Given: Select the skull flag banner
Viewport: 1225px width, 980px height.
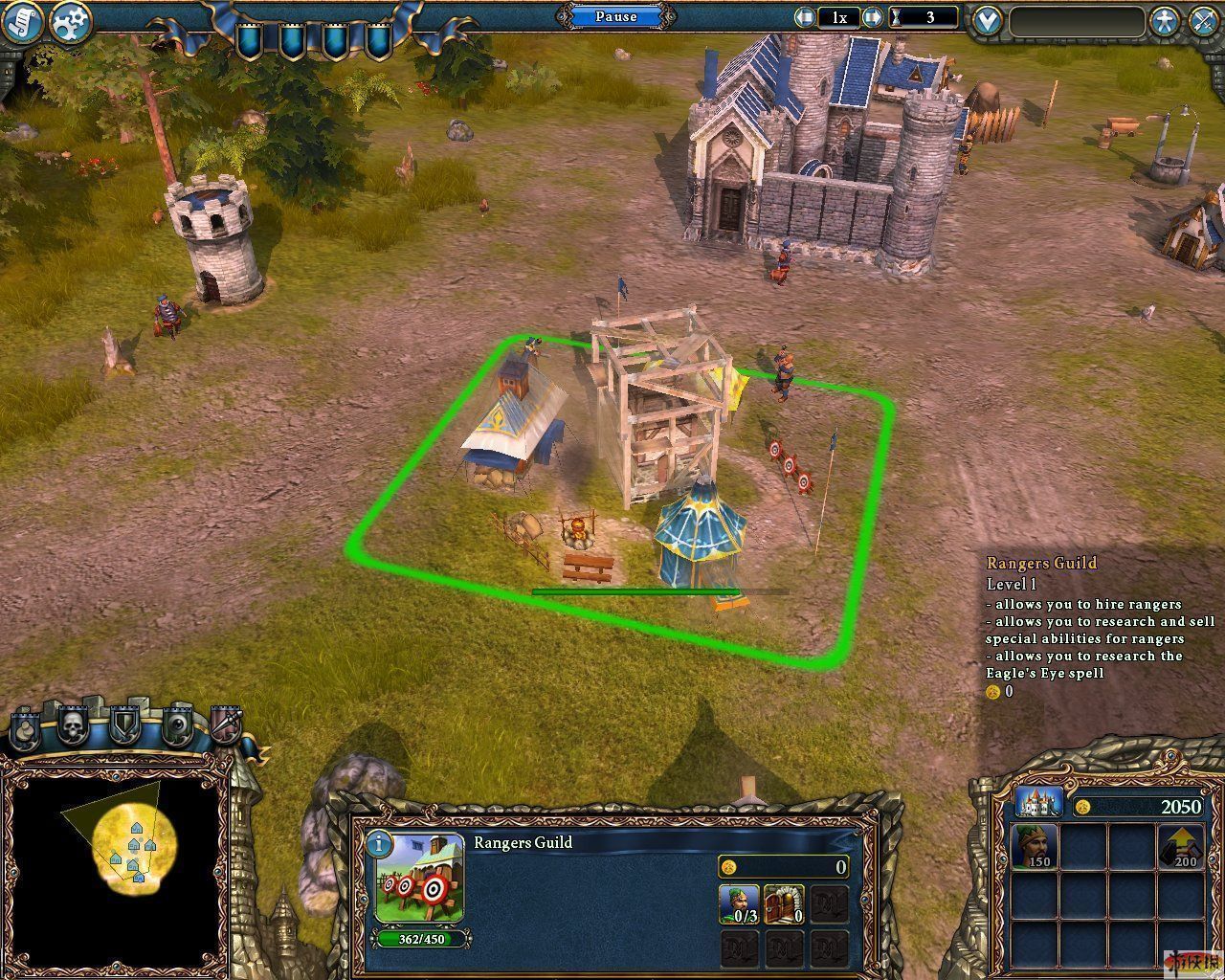Looking at the screenshot, I should (x=74, y=727).
